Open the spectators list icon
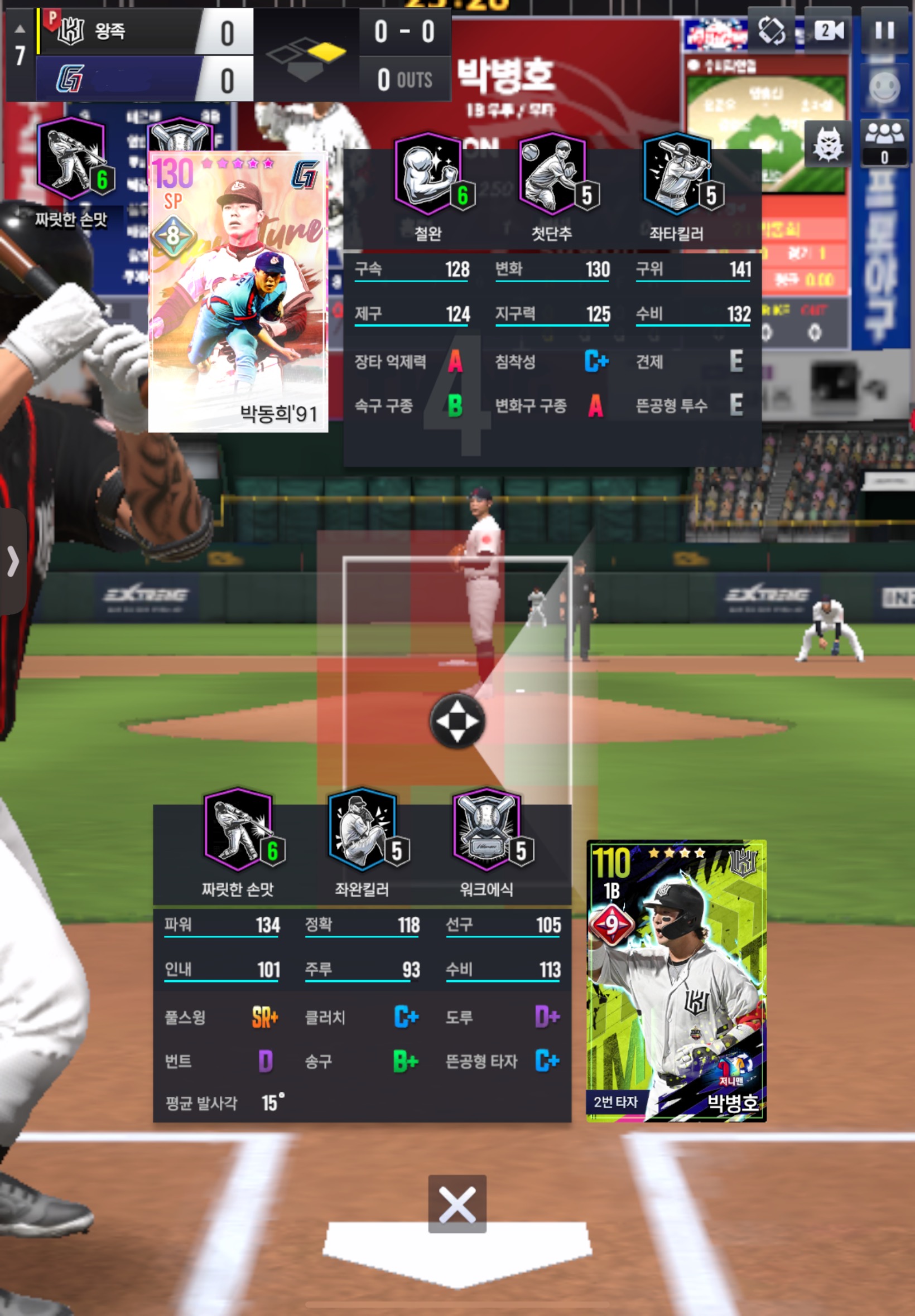Viewport: 915px width, 1316px height. coord(884,143)
